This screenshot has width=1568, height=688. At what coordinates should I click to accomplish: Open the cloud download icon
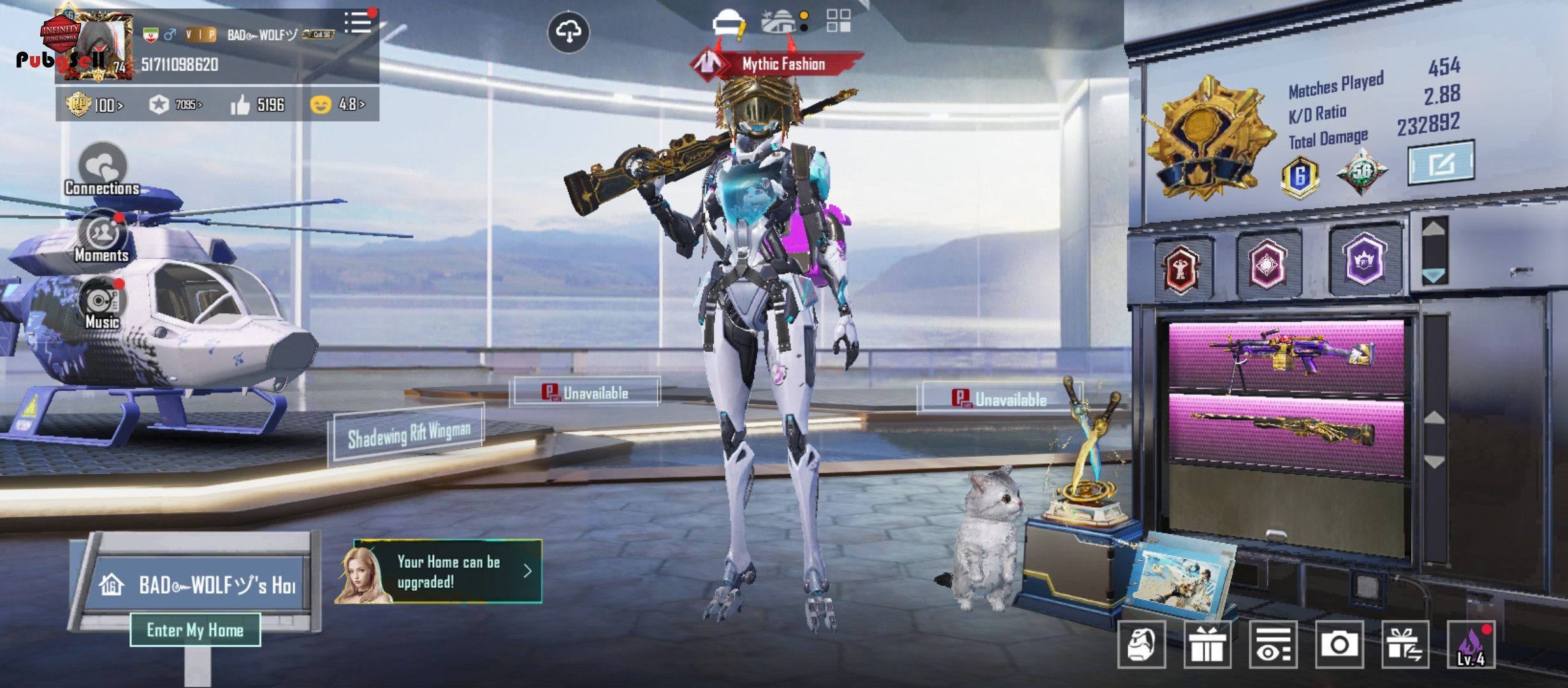click(569, 32)
